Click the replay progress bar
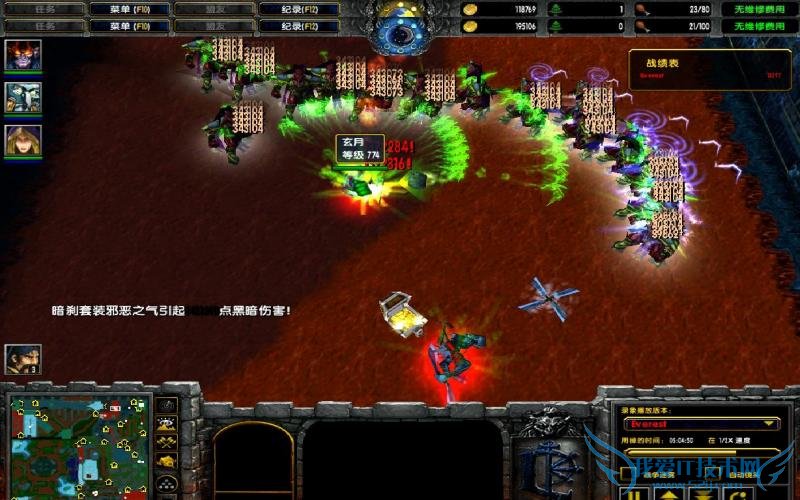 pos(700,452)
